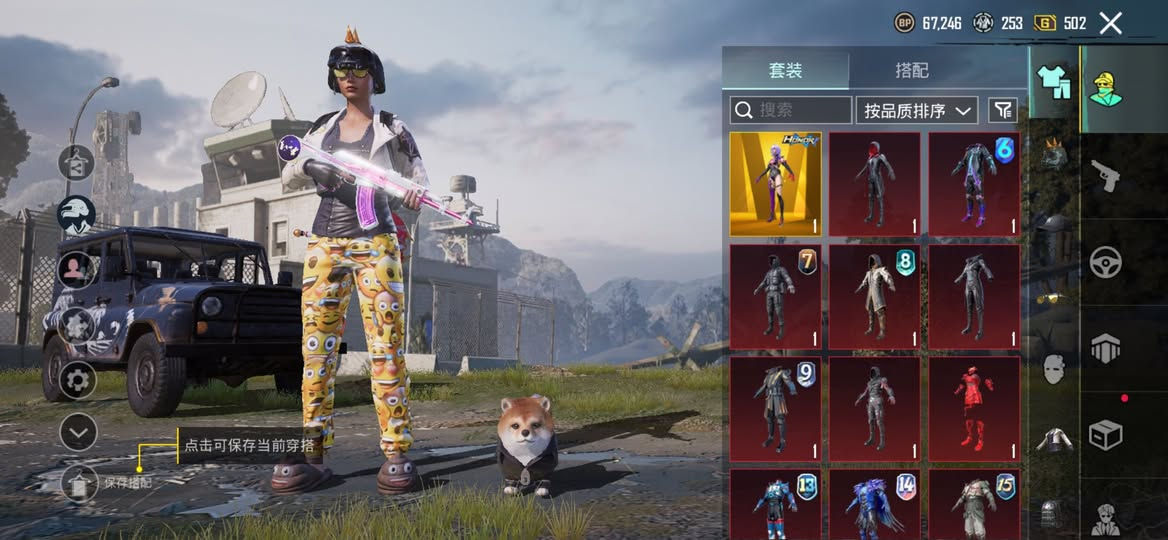Open the pistol weapon skins category
This screenshot has width=1168, height=540.
point(1105,175)
